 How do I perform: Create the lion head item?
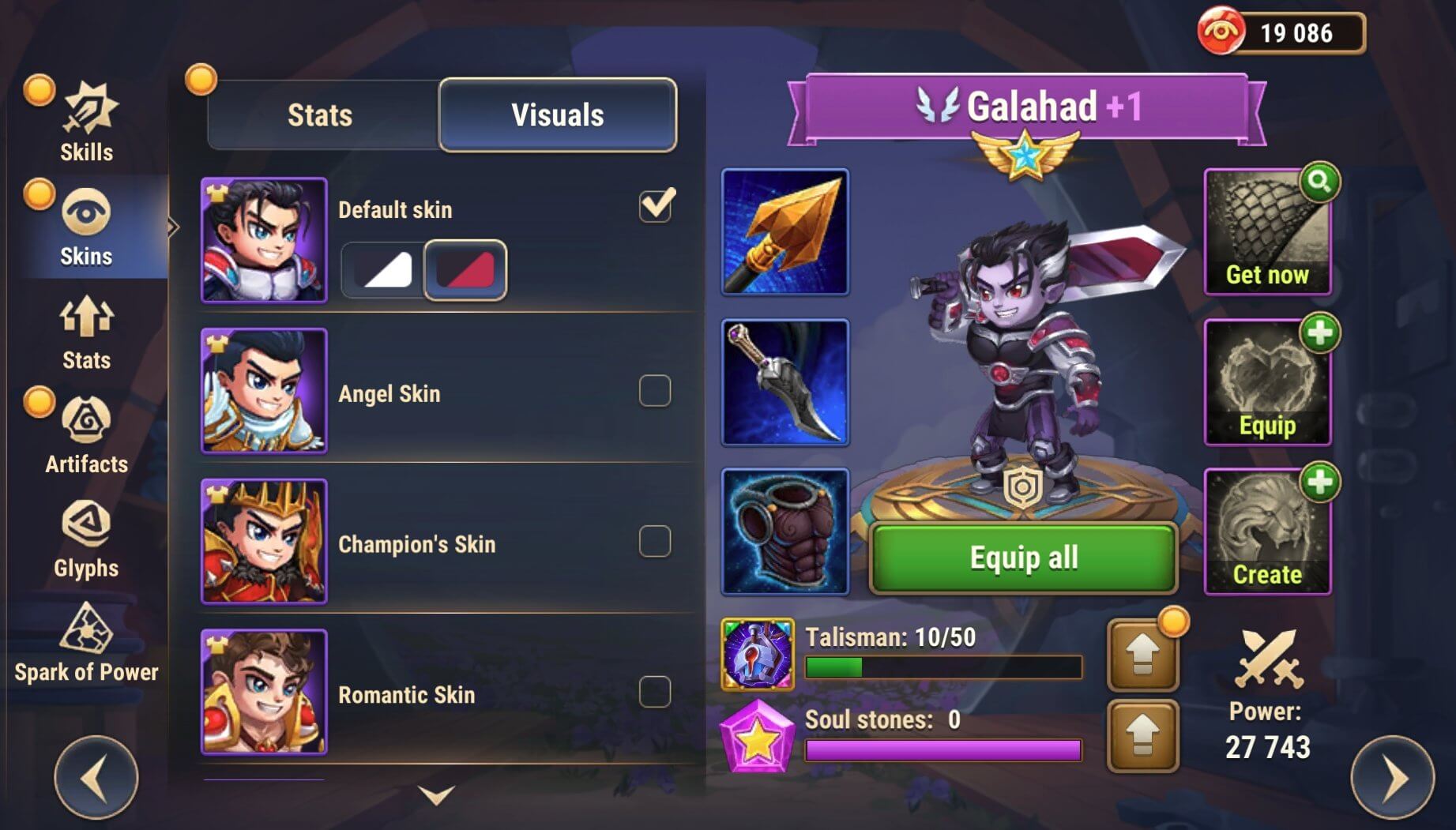click(x=1267, y=531)
